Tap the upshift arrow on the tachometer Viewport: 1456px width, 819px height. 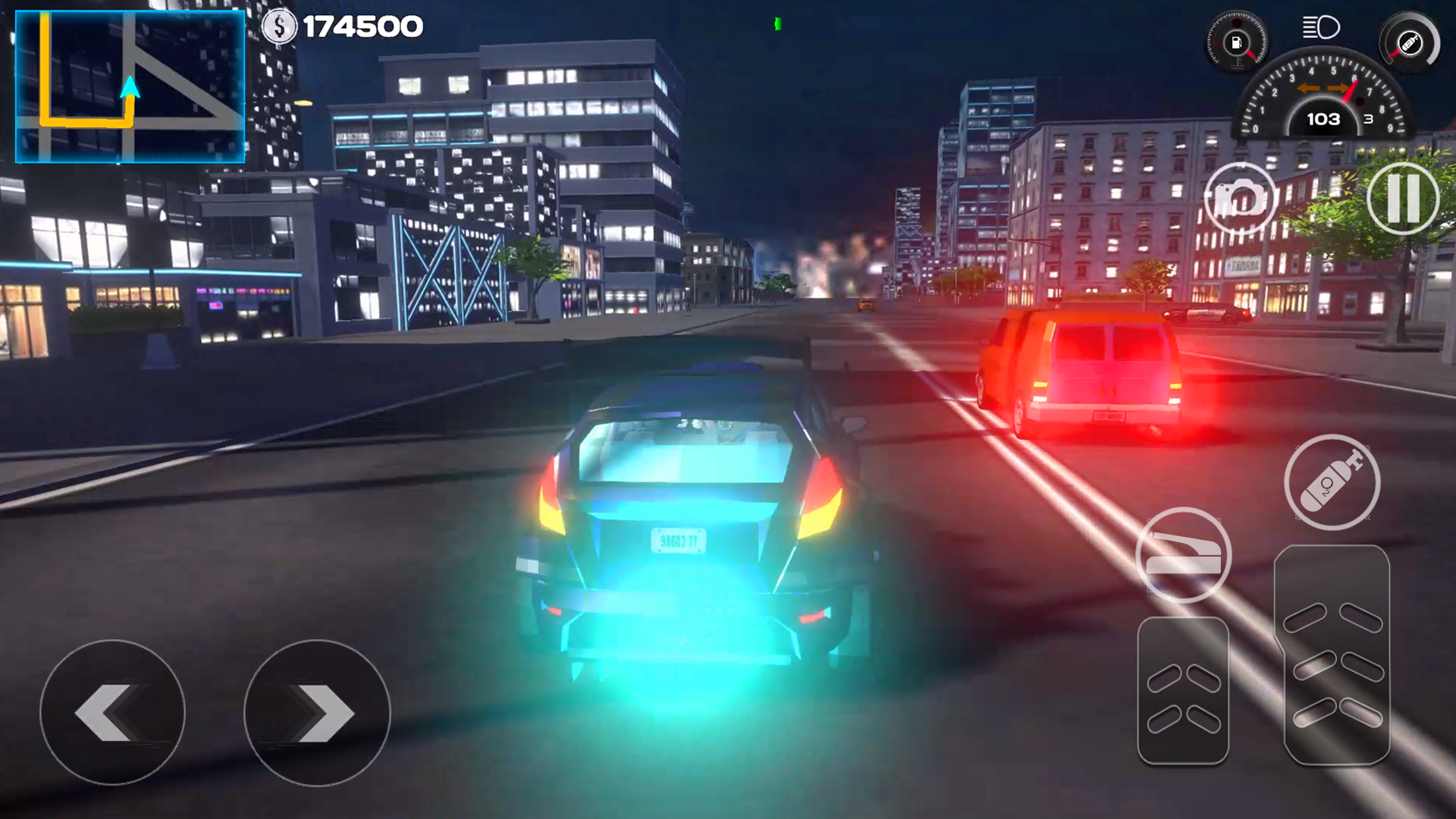[x=1338, y=88]
